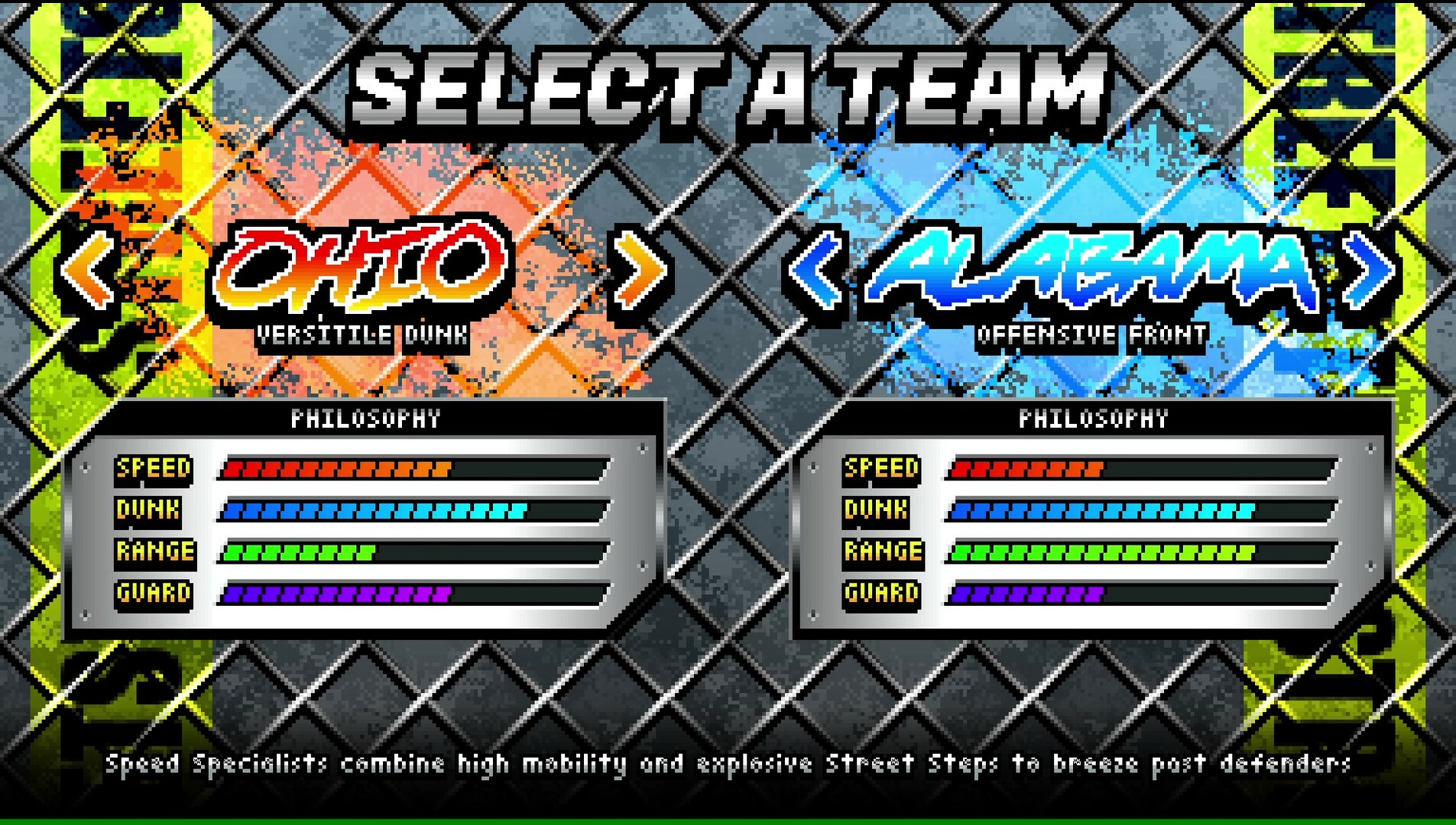Click the PHILOSOPHY header above Alabama's stats
This screenshot has height=825, width=1456.
tap(1094, 419)
